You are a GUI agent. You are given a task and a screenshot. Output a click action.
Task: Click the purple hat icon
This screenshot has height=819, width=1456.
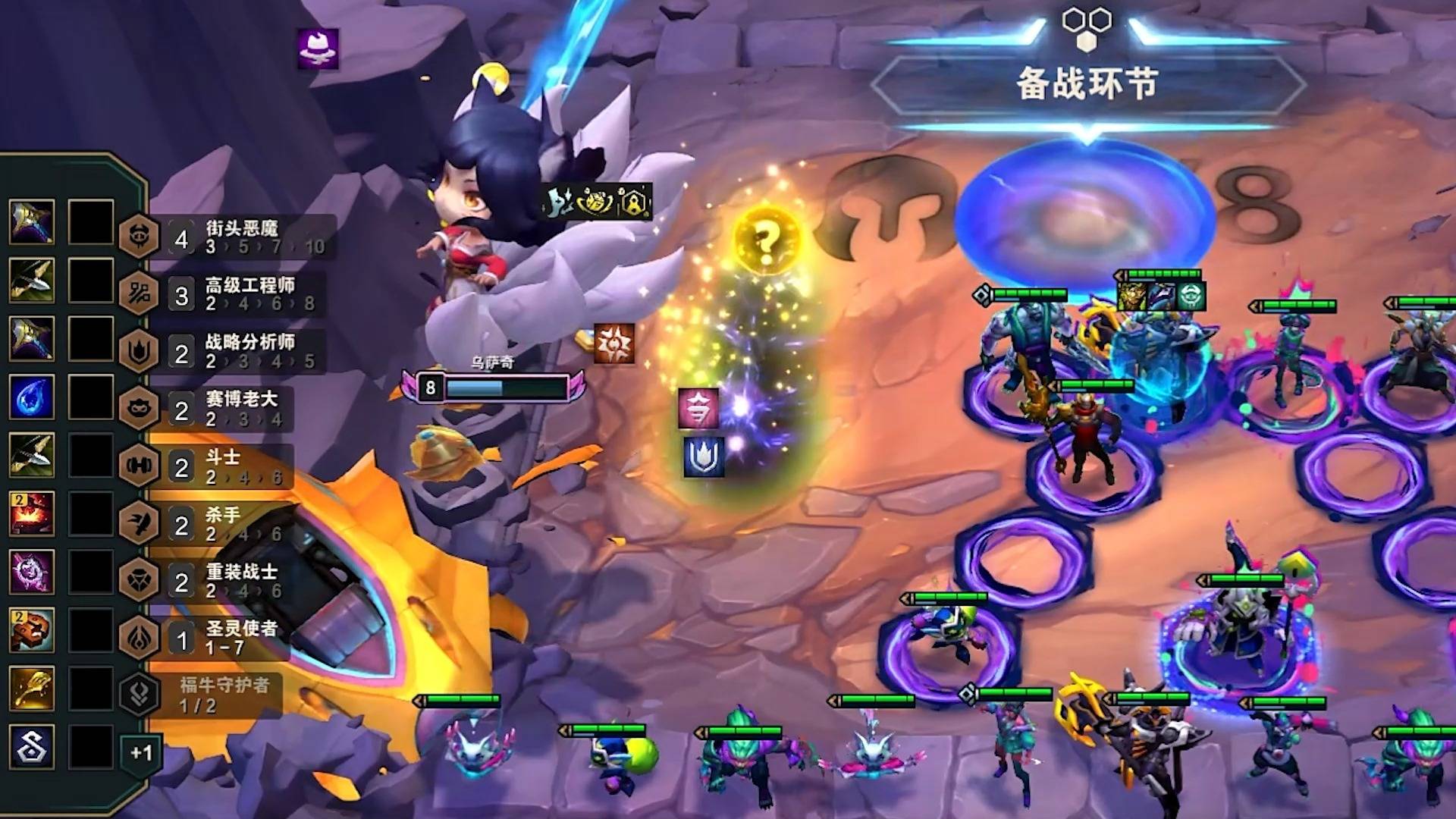[318, 49]
